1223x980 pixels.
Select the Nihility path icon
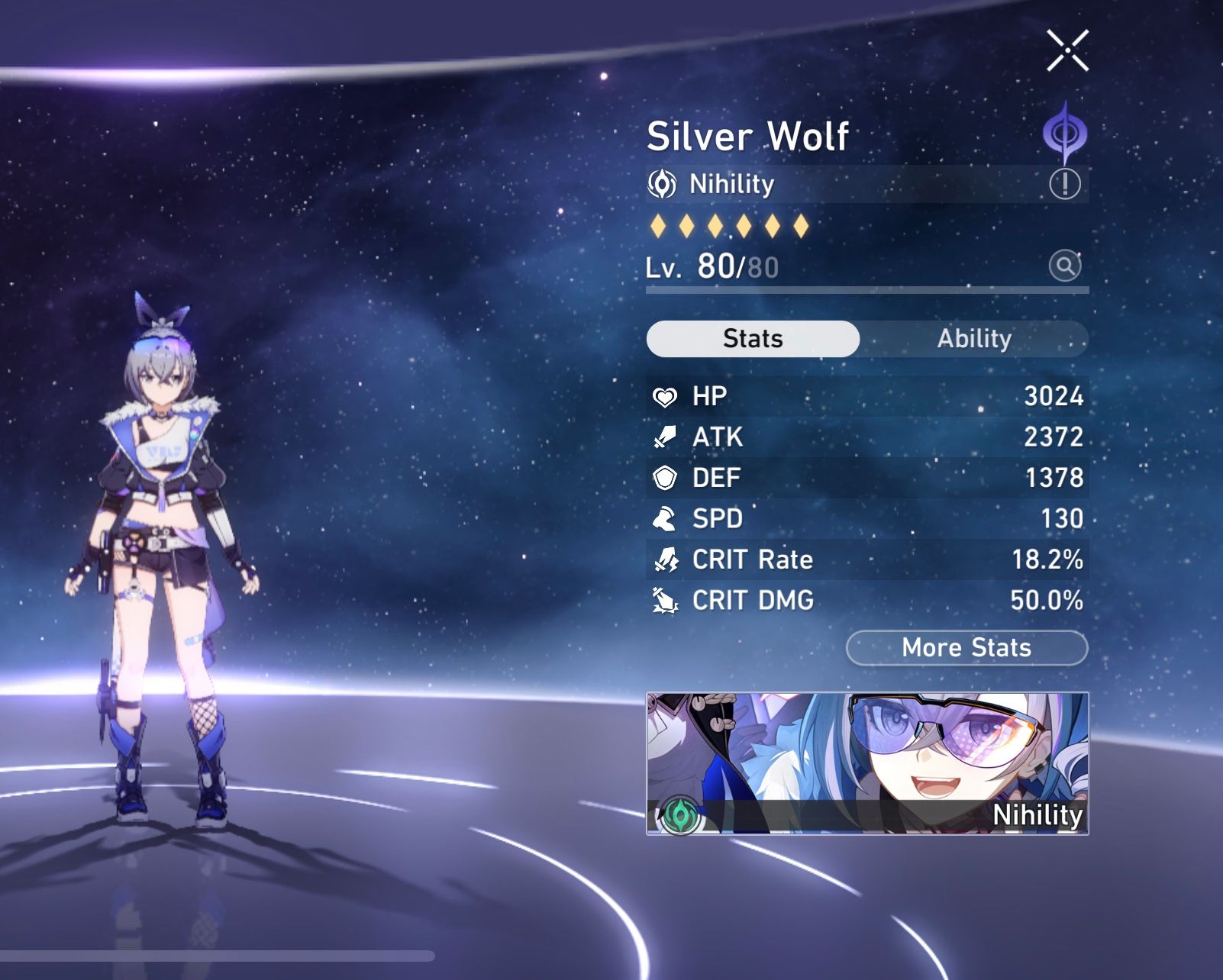click(x=663, y=184)
